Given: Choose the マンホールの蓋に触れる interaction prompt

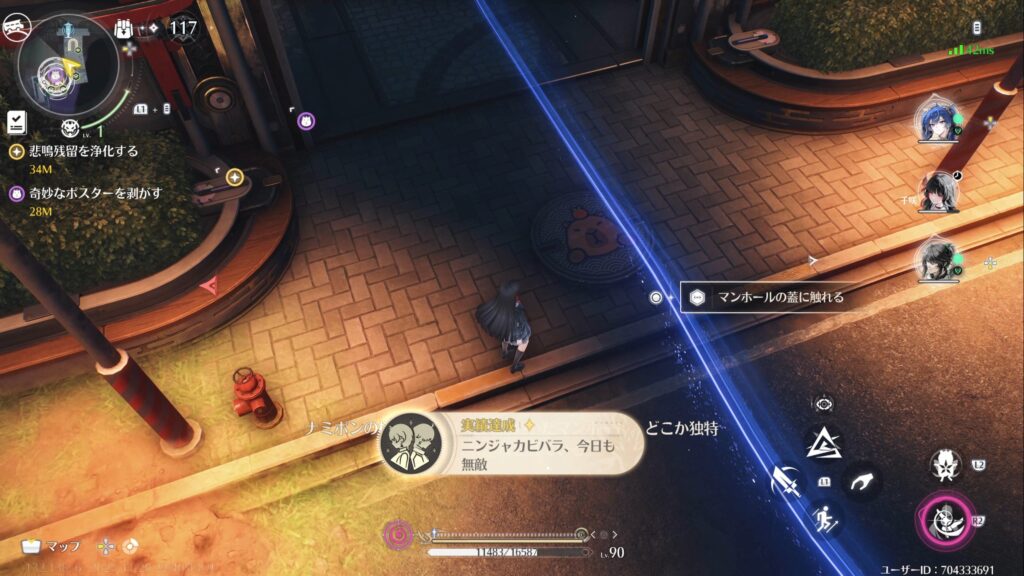Looking at the screenshot, I should coord(768,297).
